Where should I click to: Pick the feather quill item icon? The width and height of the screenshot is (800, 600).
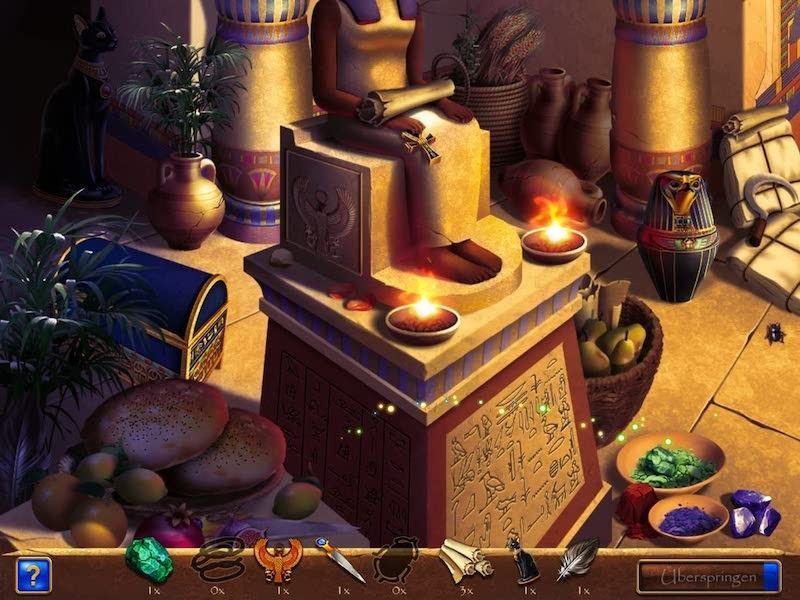(x=578, y=560)
